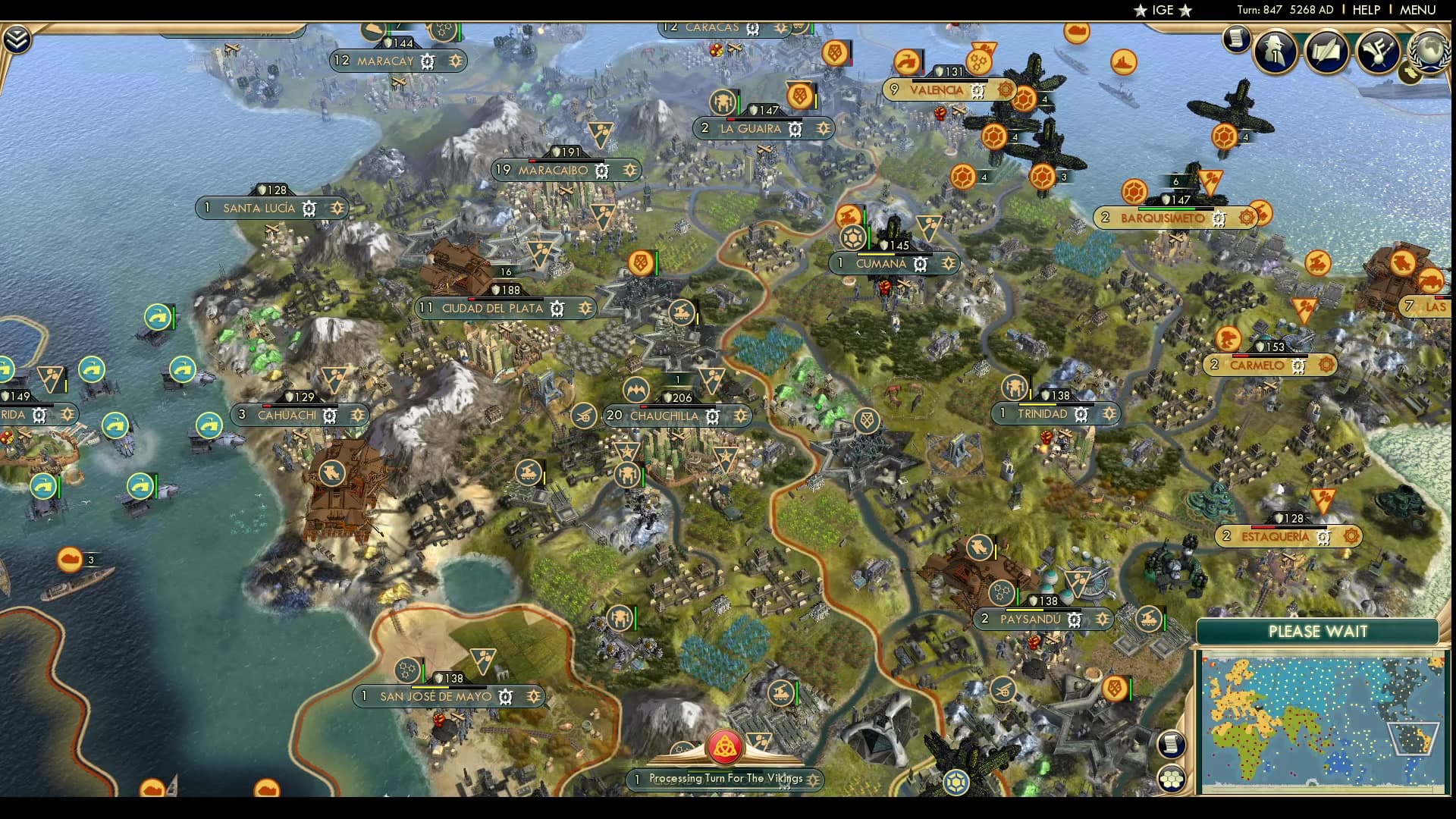
Task: Click the Processing Turn For The Vikings banner
Action: click(724, 777)
